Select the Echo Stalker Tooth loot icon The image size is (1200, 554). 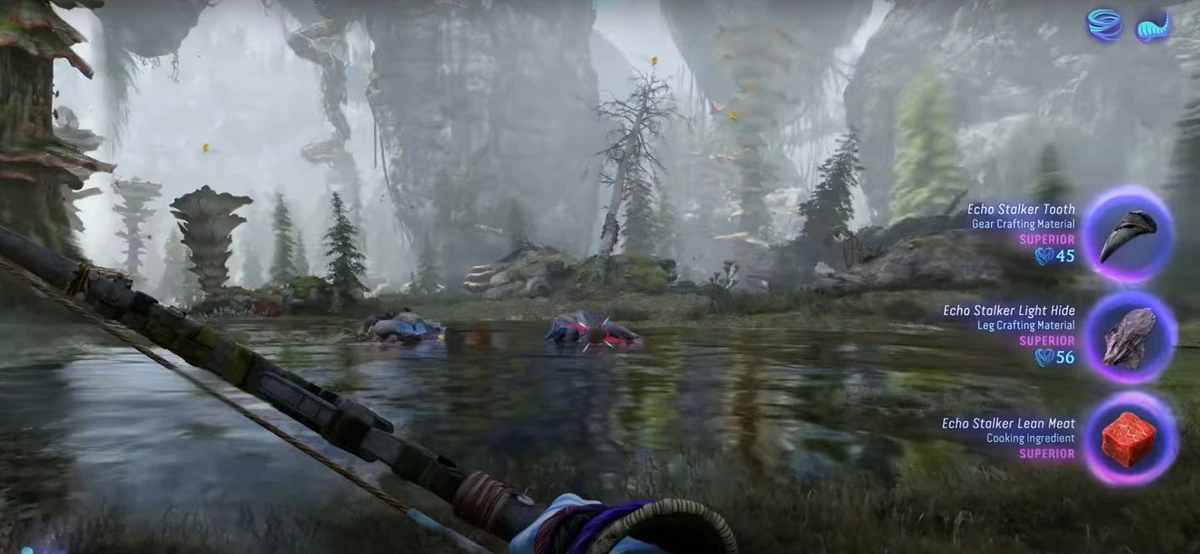pos(1128,235)
